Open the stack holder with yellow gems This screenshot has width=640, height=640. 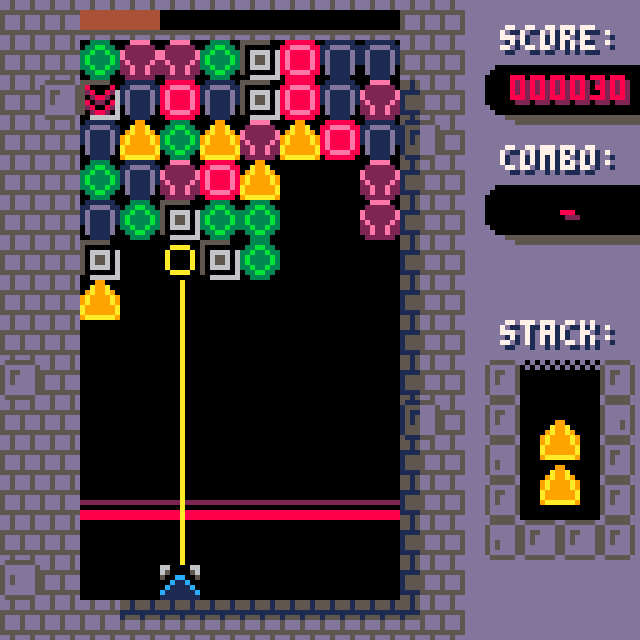coord(560,442)
